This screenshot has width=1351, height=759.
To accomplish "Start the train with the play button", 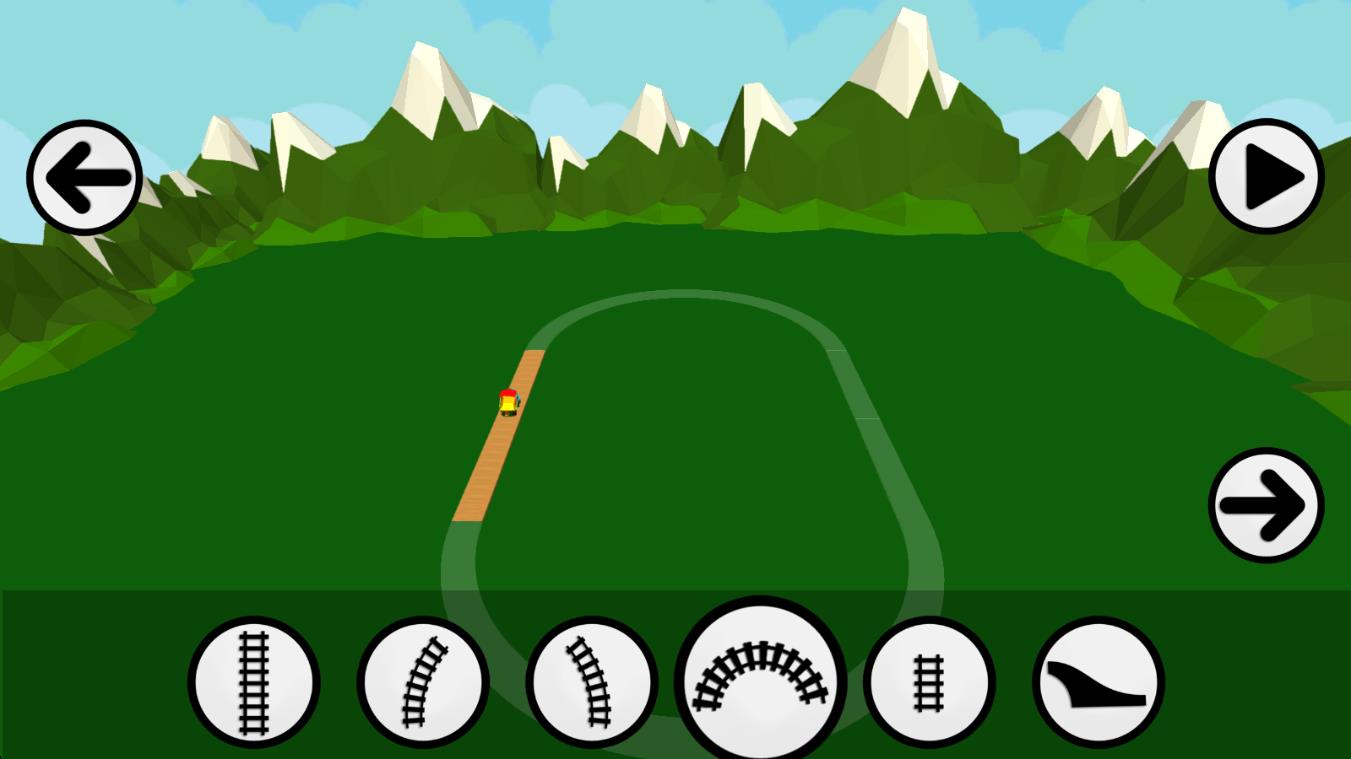I will 1266,176.
